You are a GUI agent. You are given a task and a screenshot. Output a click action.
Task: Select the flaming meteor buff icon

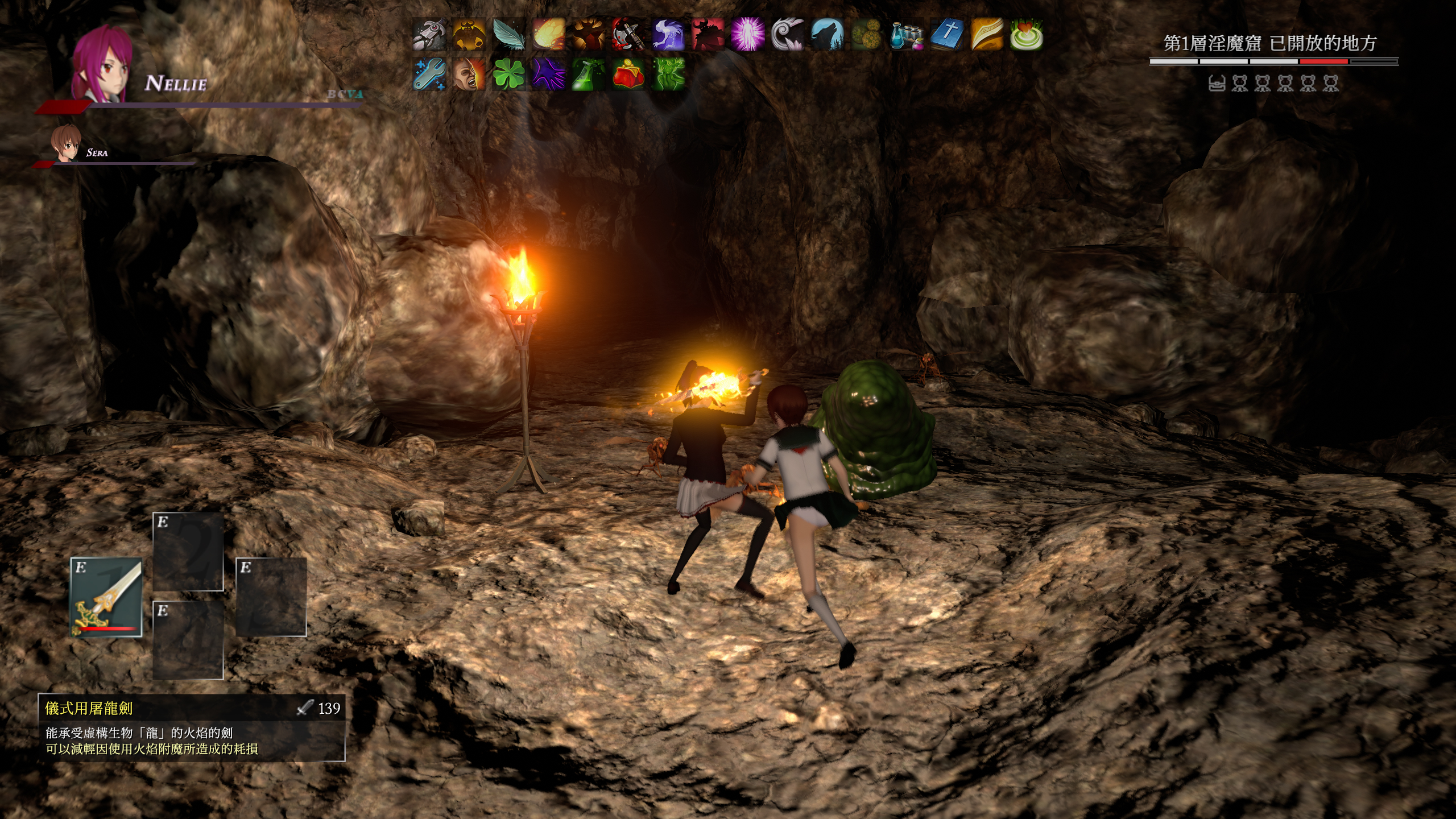(x=548, y=34)
